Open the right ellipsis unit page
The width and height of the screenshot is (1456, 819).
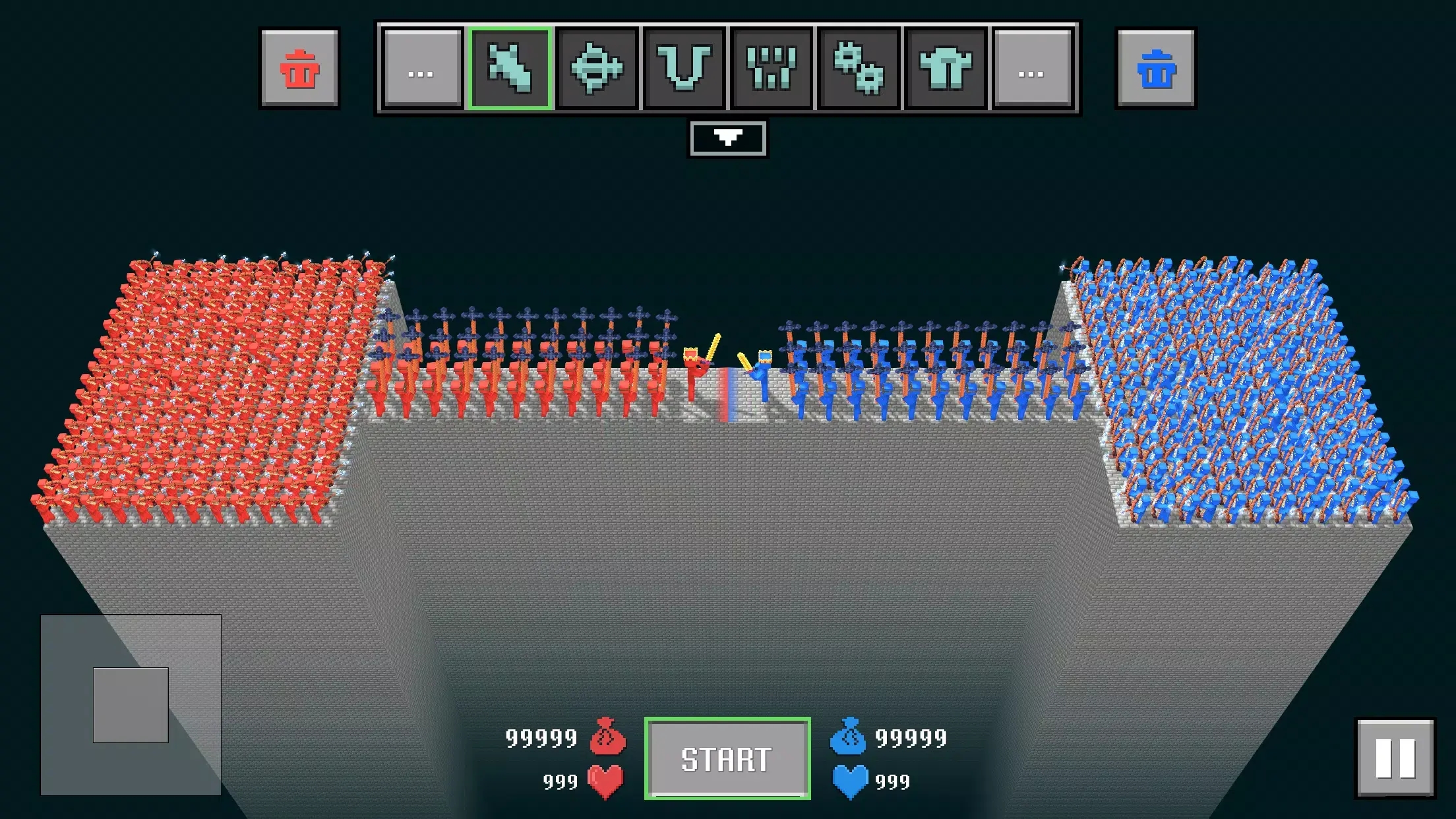[1033, 69]
